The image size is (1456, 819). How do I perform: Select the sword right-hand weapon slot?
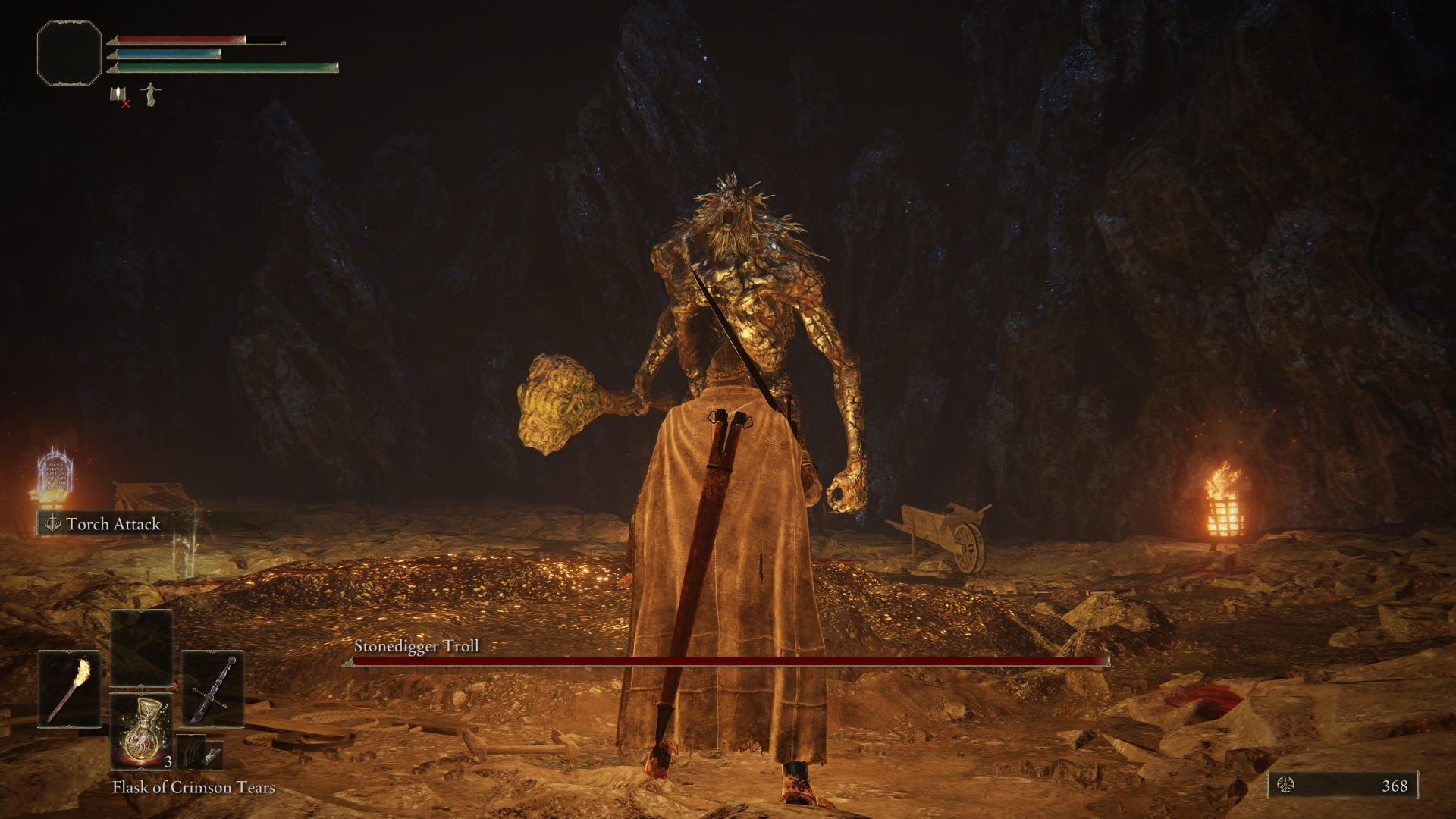point(212,689)
